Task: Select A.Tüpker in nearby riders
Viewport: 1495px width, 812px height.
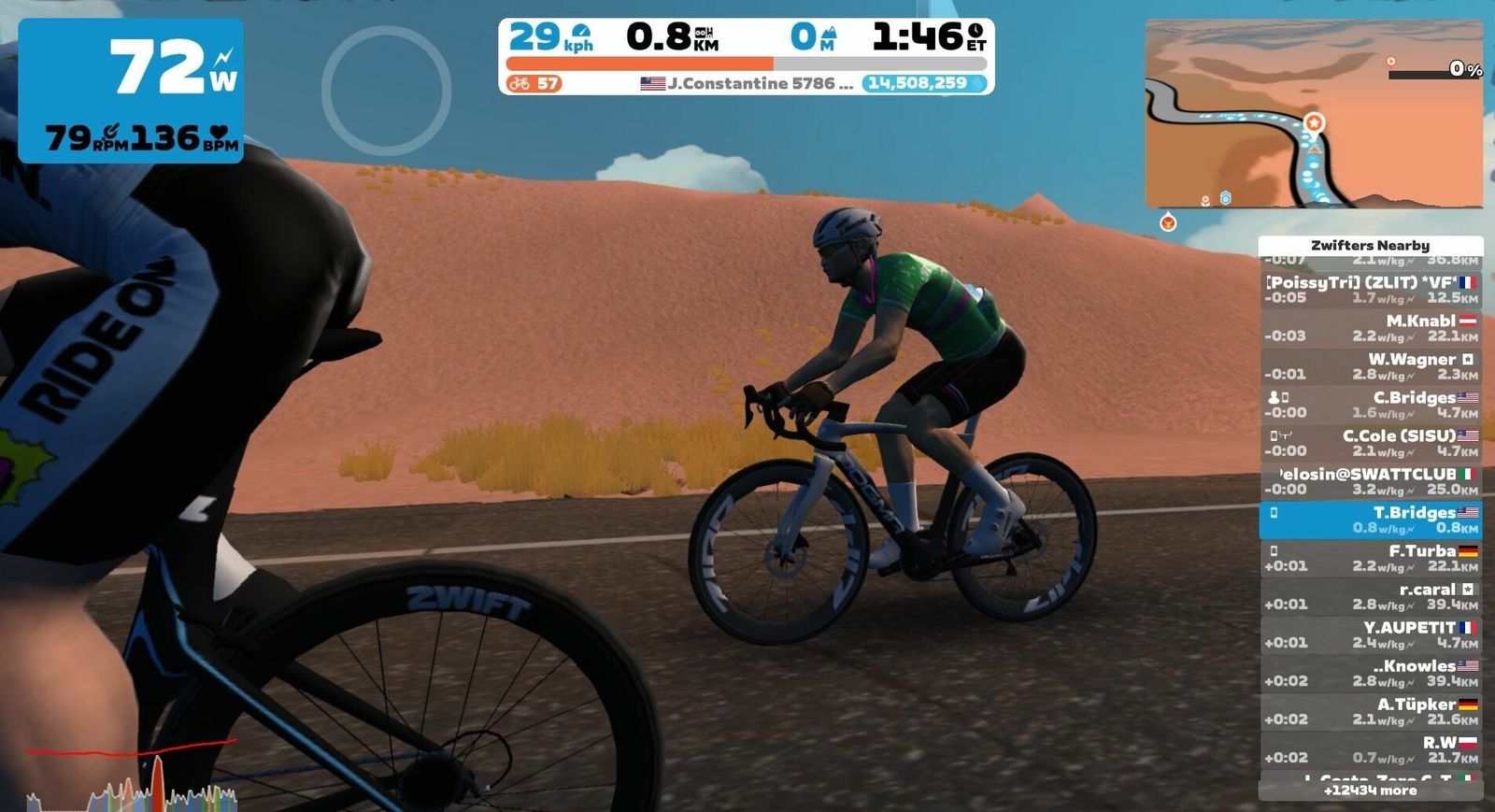Action: 1370,711
